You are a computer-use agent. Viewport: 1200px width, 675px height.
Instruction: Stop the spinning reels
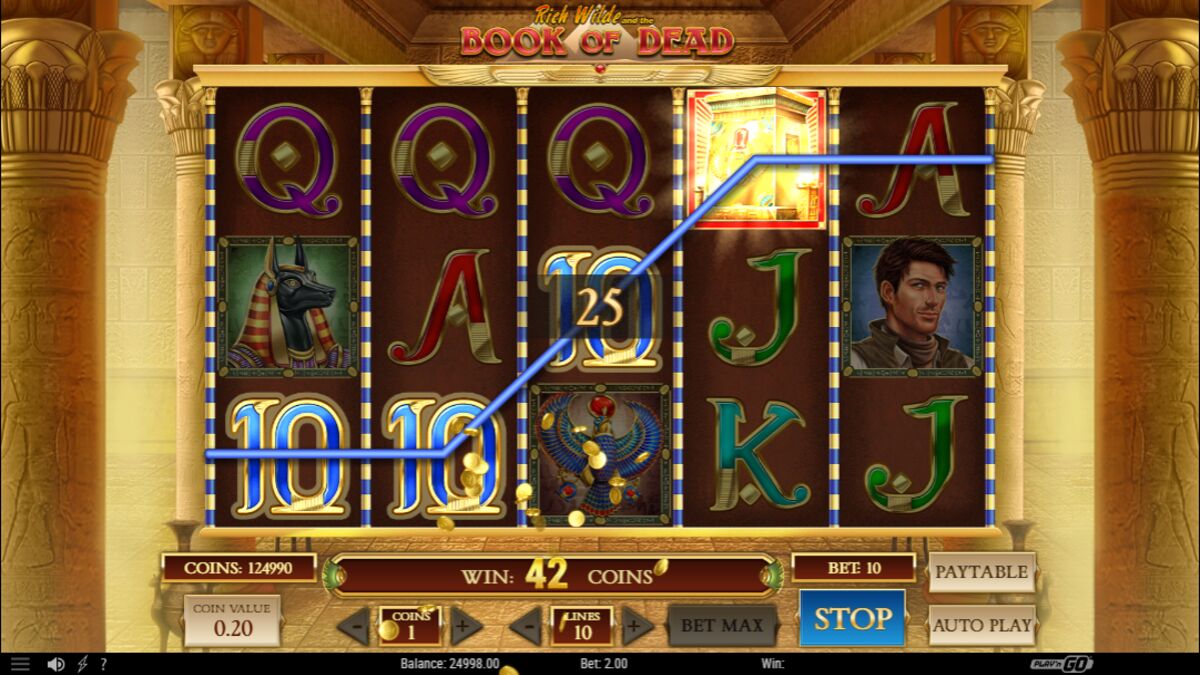click(x=851, y=618)
